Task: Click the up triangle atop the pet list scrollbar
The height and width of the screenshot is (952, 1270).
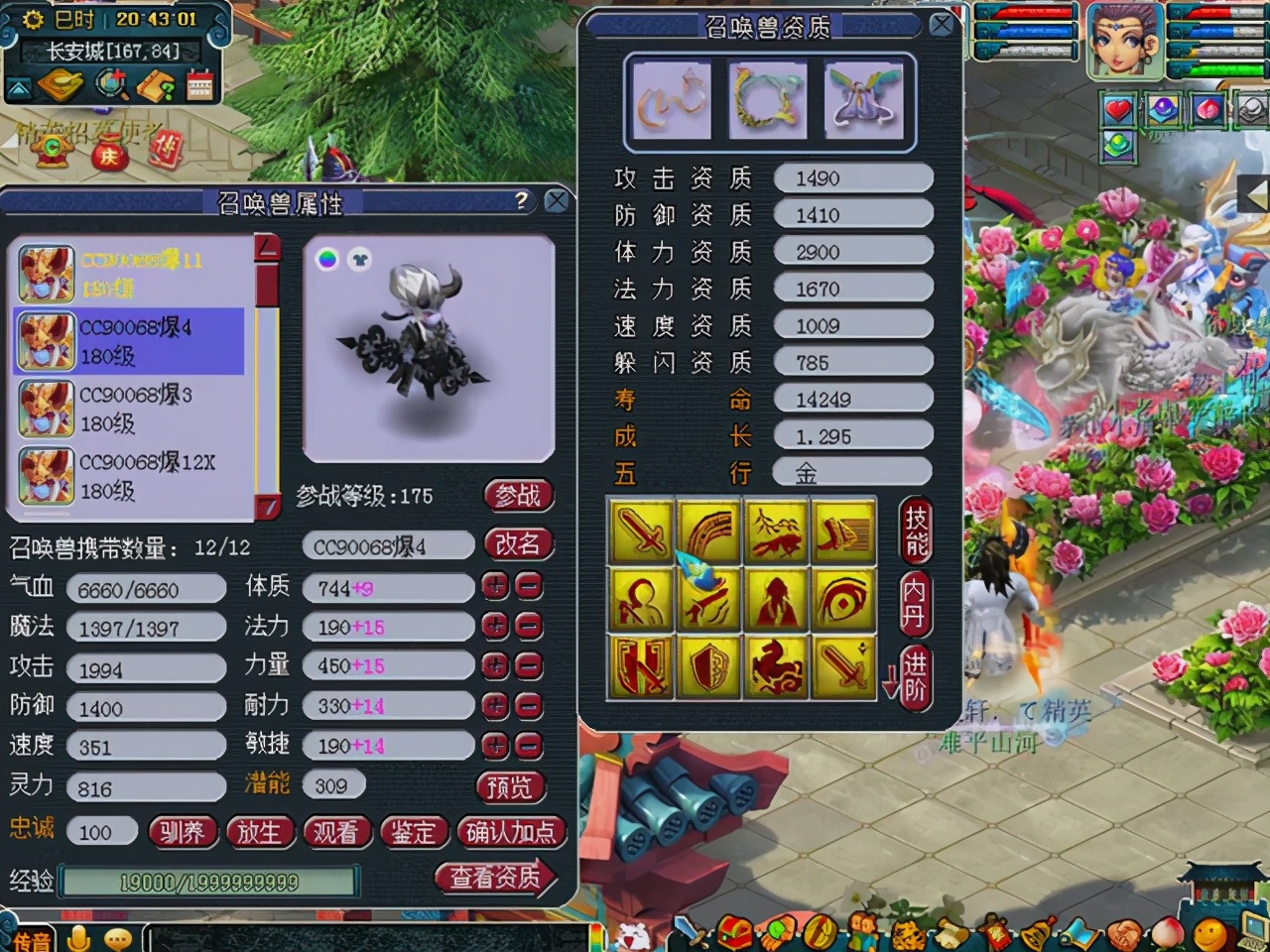Action: (x=264, y=244)
